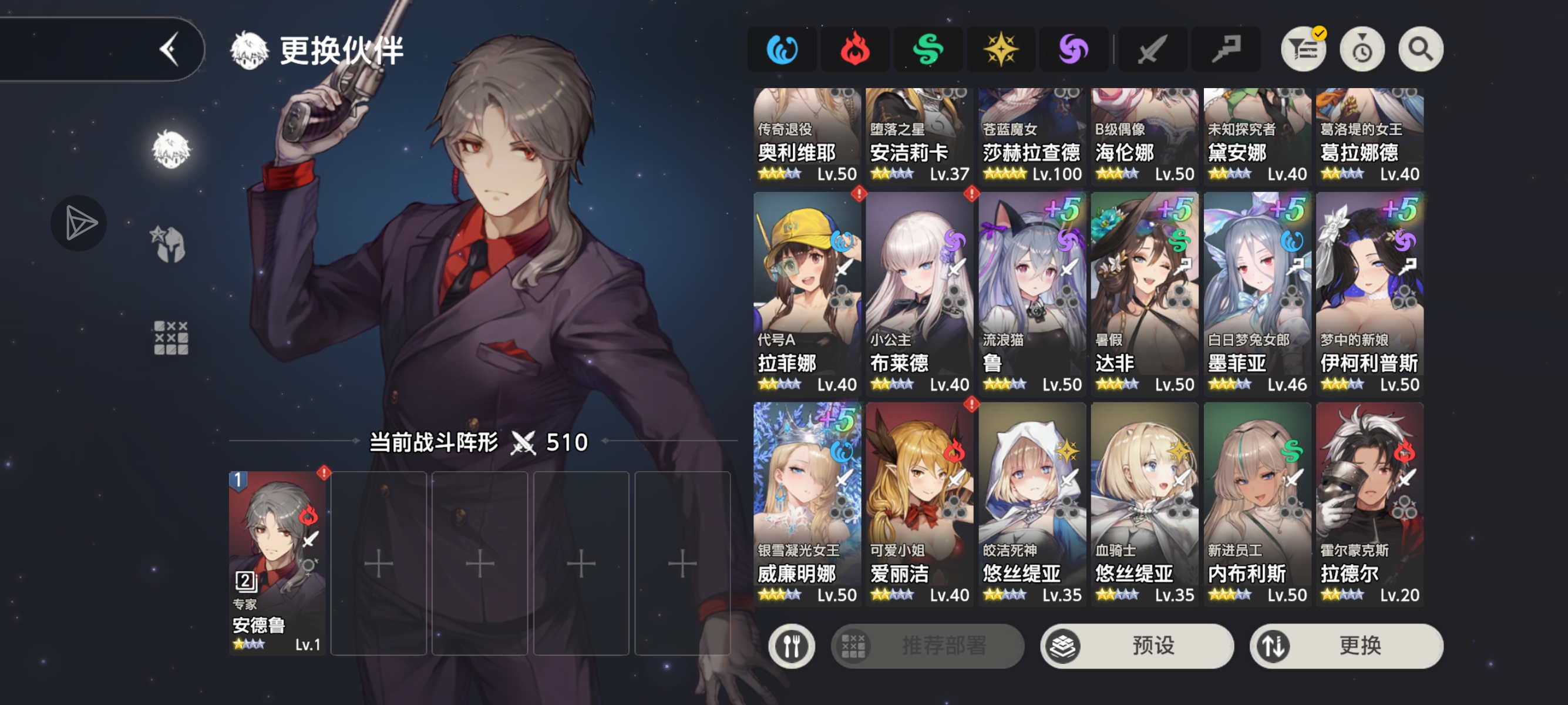Screen dimensions: 1568x705
Task: Select 安德鲁 in the formation slot
Action: pyautogui.click(x=277, y=563)
